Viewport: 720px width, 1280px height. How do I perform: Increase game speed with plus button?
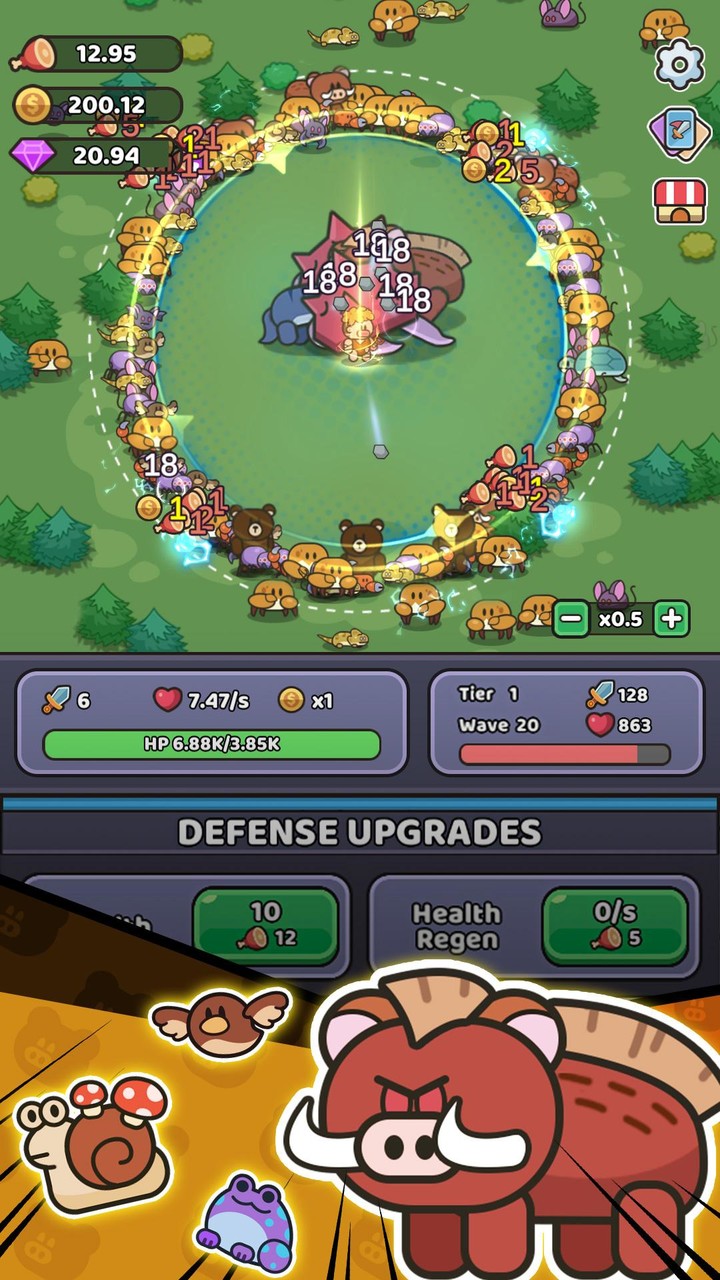tap(671, 619)
